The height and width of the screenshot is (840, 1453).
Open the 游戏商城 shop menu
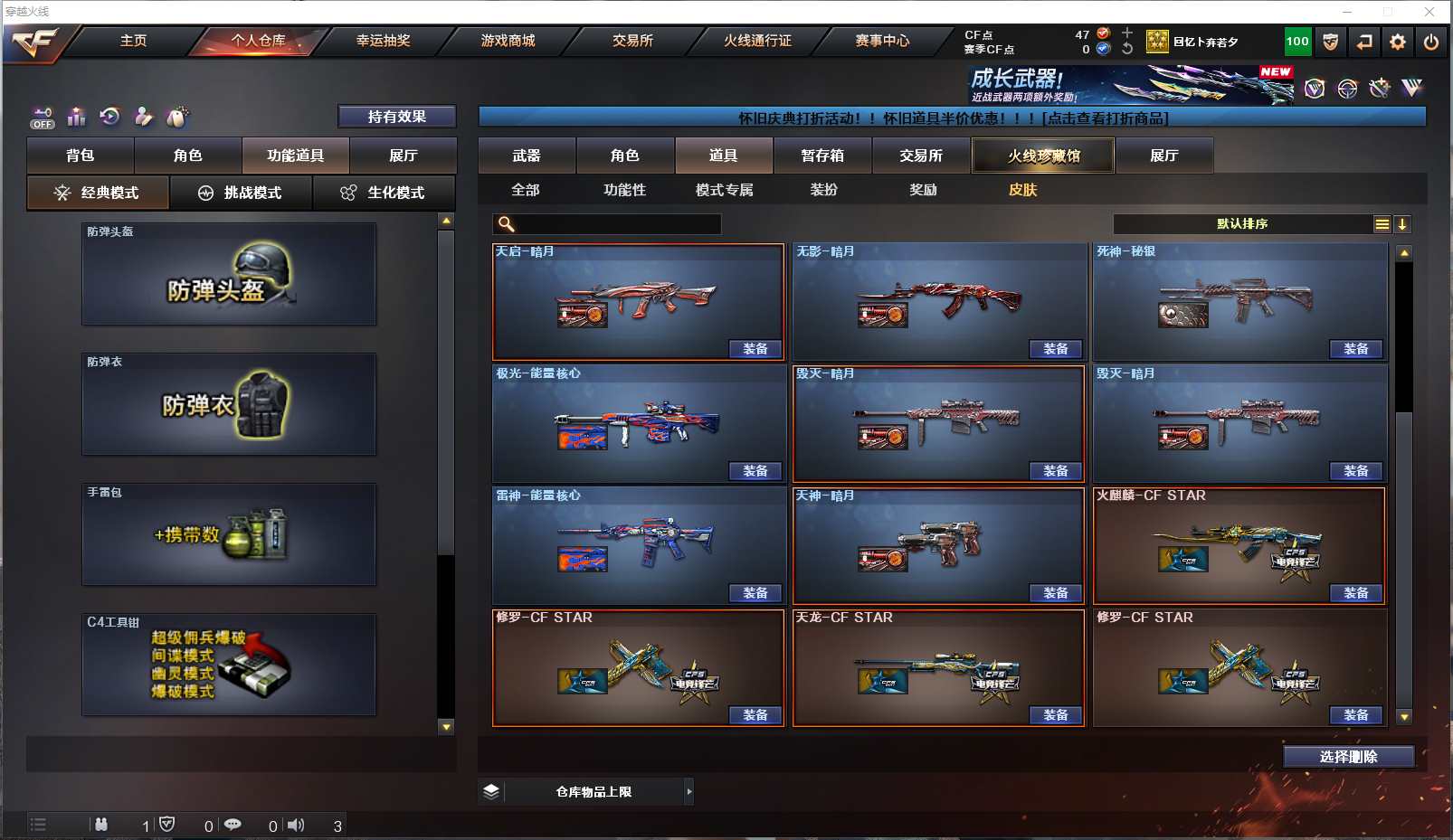point(508,41)
